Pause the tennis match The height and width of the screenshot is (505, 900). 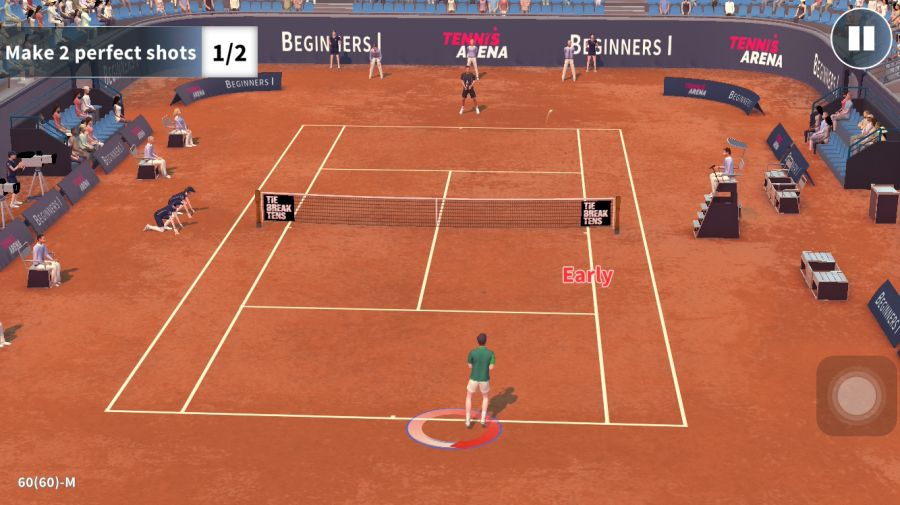coord(860,39)
